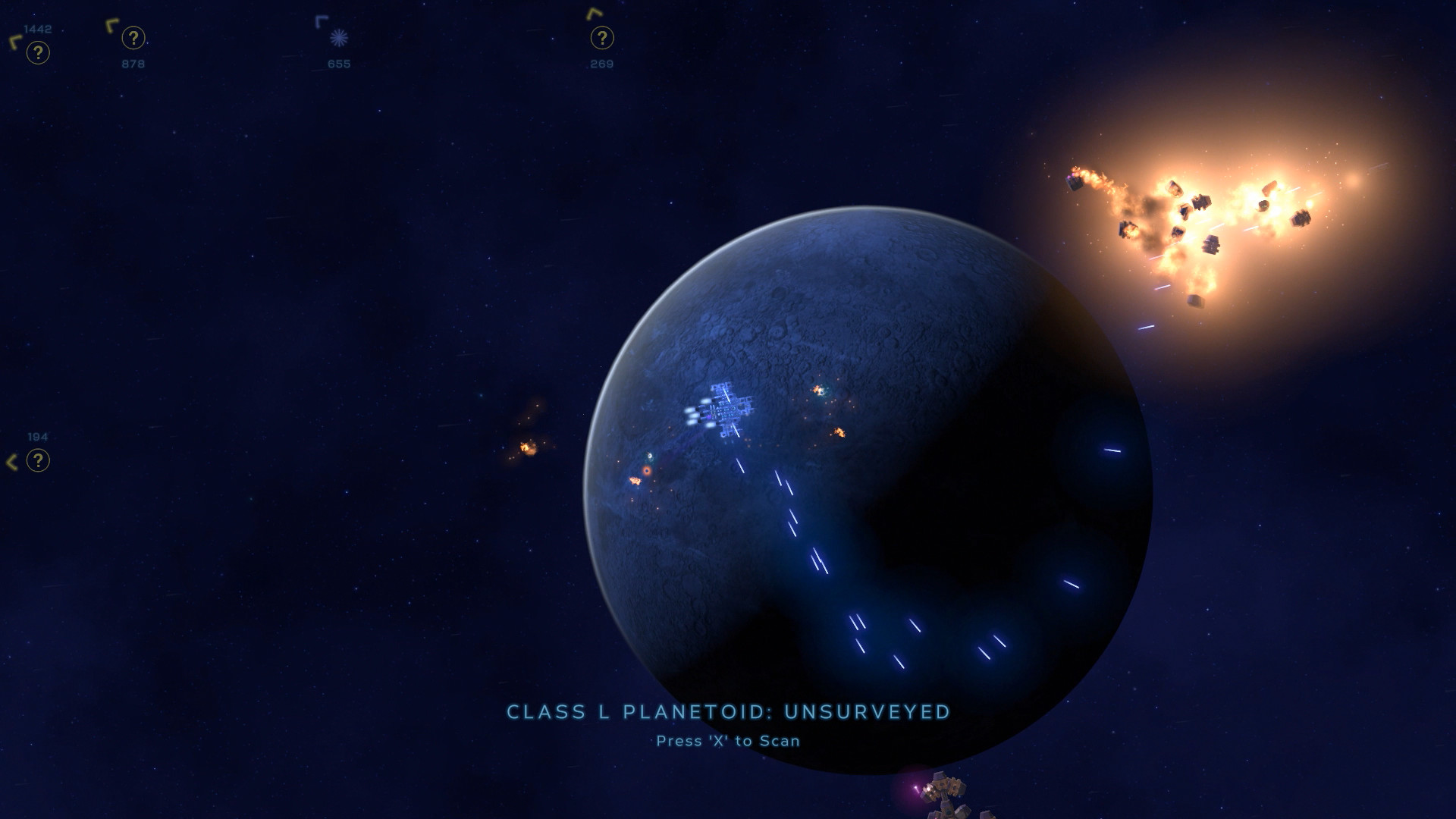The width and height of the screenshot is (1456, 819).
Task: Click the green sparkle near the planet's left limb
Action: (651, 457)
